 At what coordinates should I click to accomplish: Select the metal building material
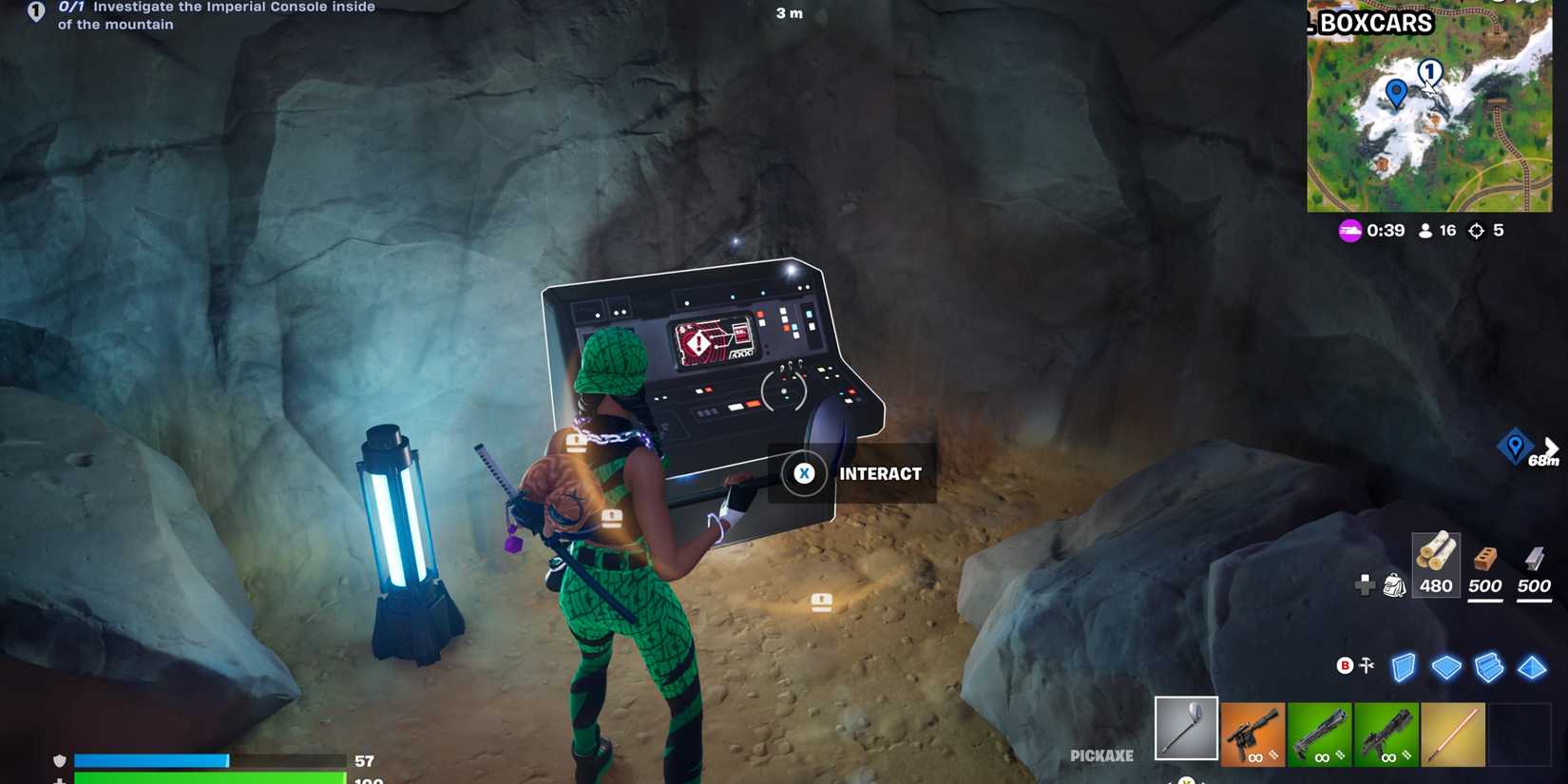coord(1533,568)
